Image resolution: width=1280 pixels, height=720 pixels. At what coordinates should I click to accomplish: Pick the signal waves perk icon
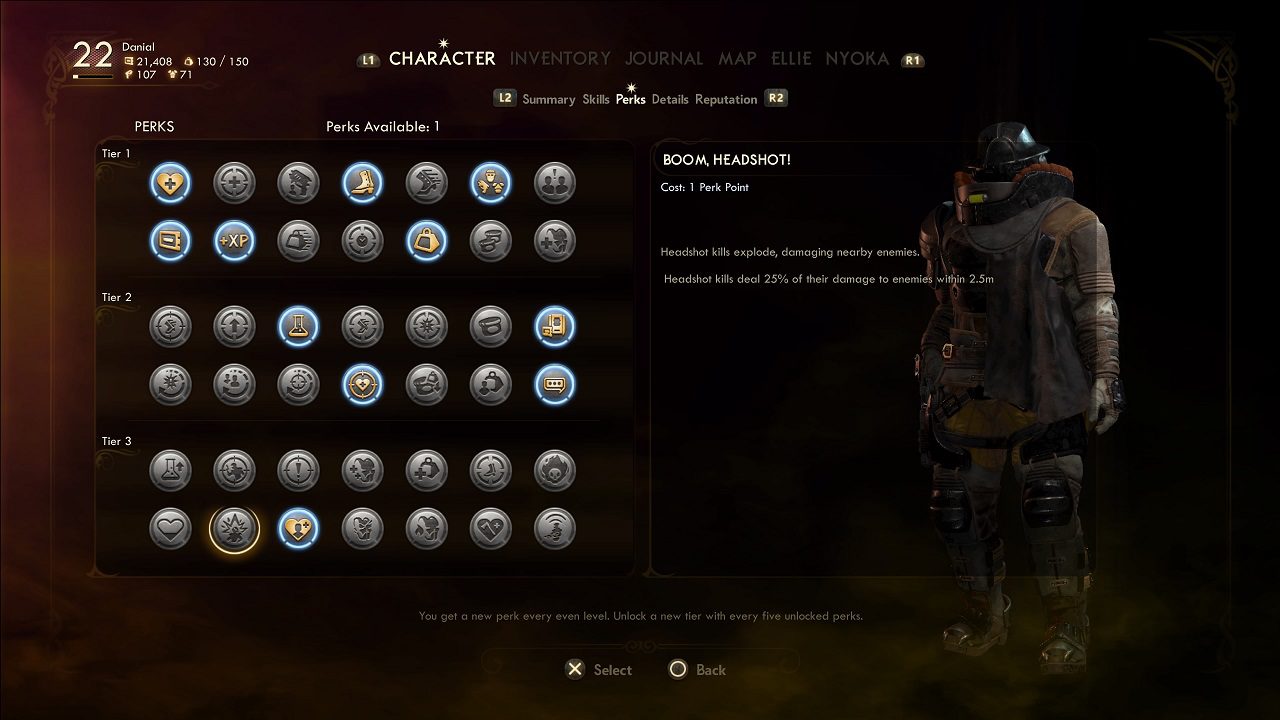point(554,528)
